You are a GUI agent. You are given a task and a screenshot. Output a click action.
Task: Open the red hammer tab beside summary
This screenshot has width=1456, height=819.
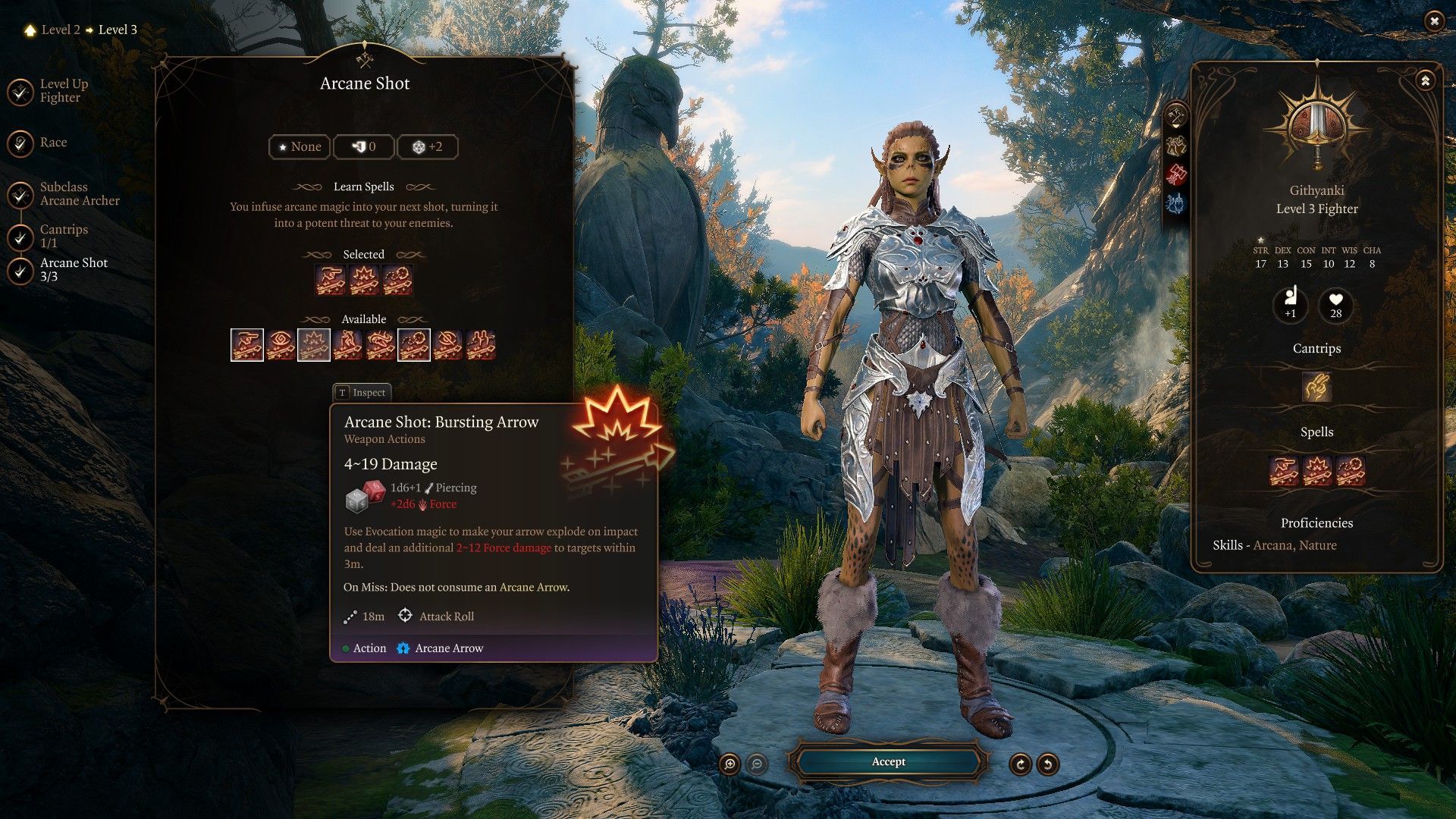tap(1175, 174)
